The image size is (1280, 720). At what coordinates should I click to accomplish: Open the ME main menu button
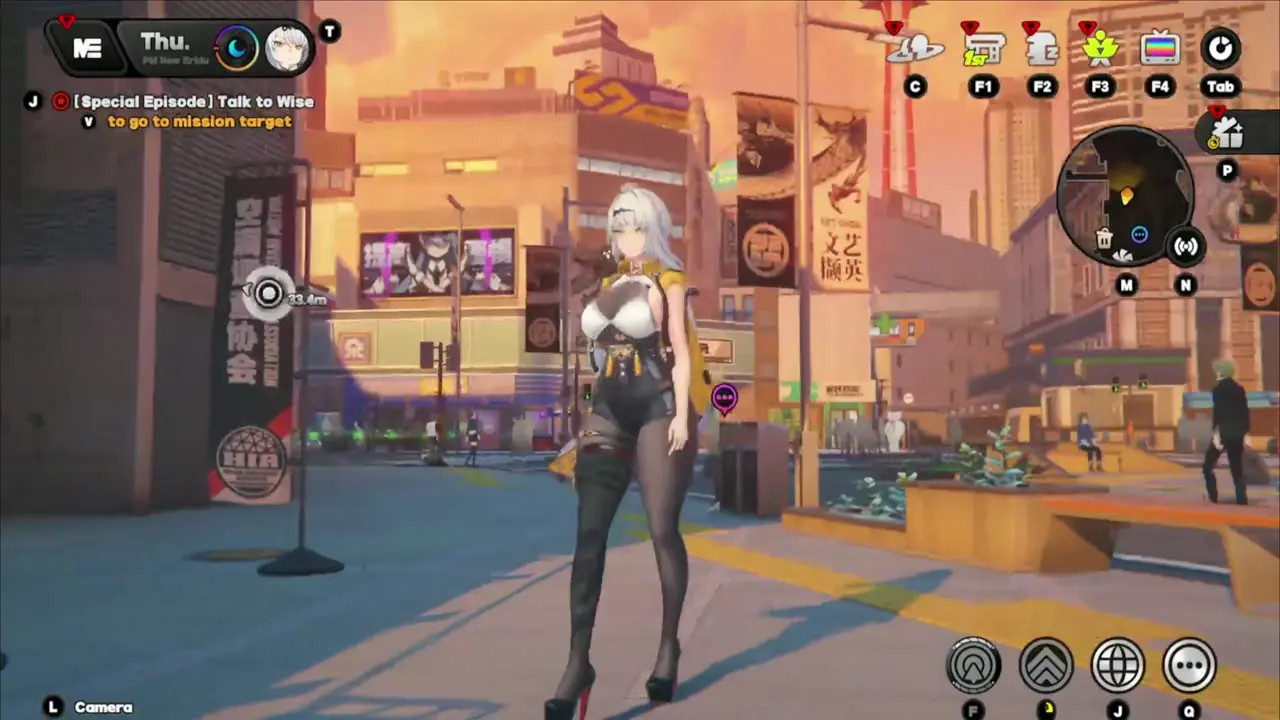tap(87, 49)
